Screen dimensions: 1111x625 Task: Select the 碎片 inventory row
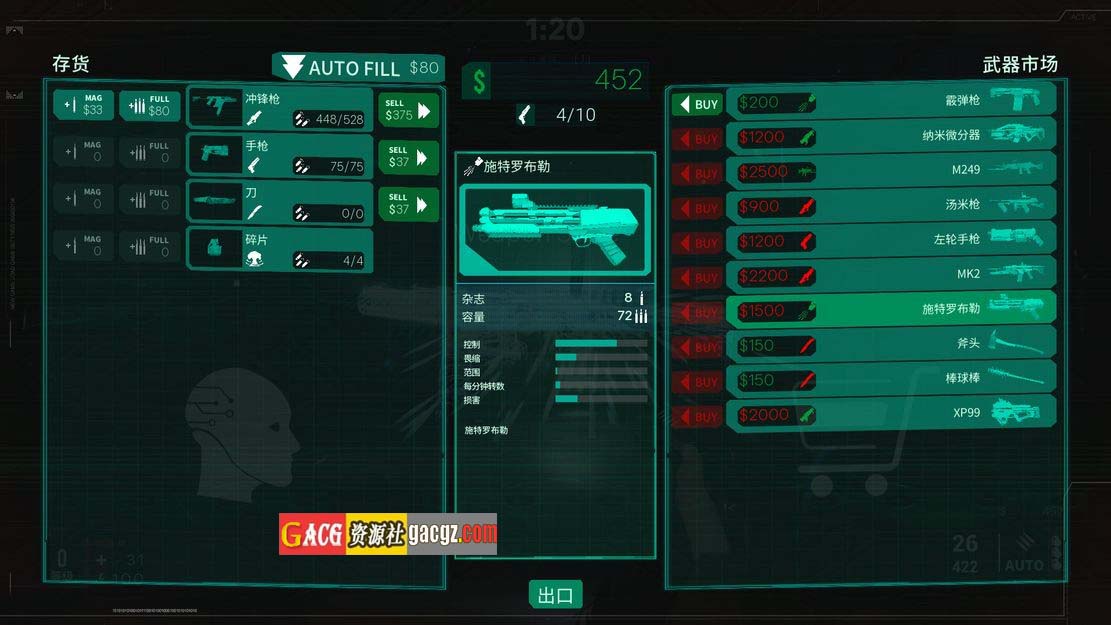(x=280, y=250)
